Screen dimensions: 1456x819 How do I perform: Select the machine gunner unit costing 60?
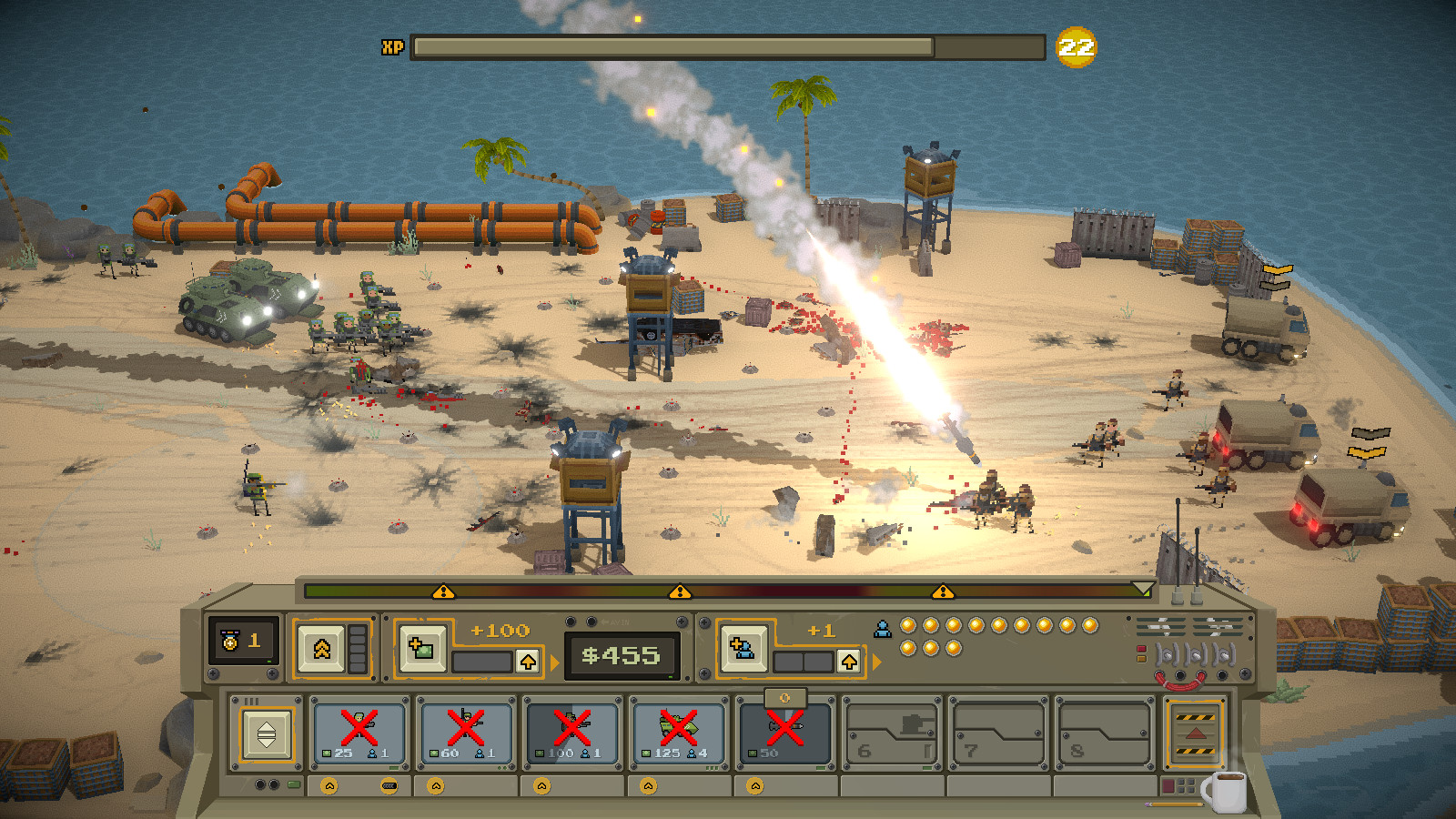click(468, 733)
